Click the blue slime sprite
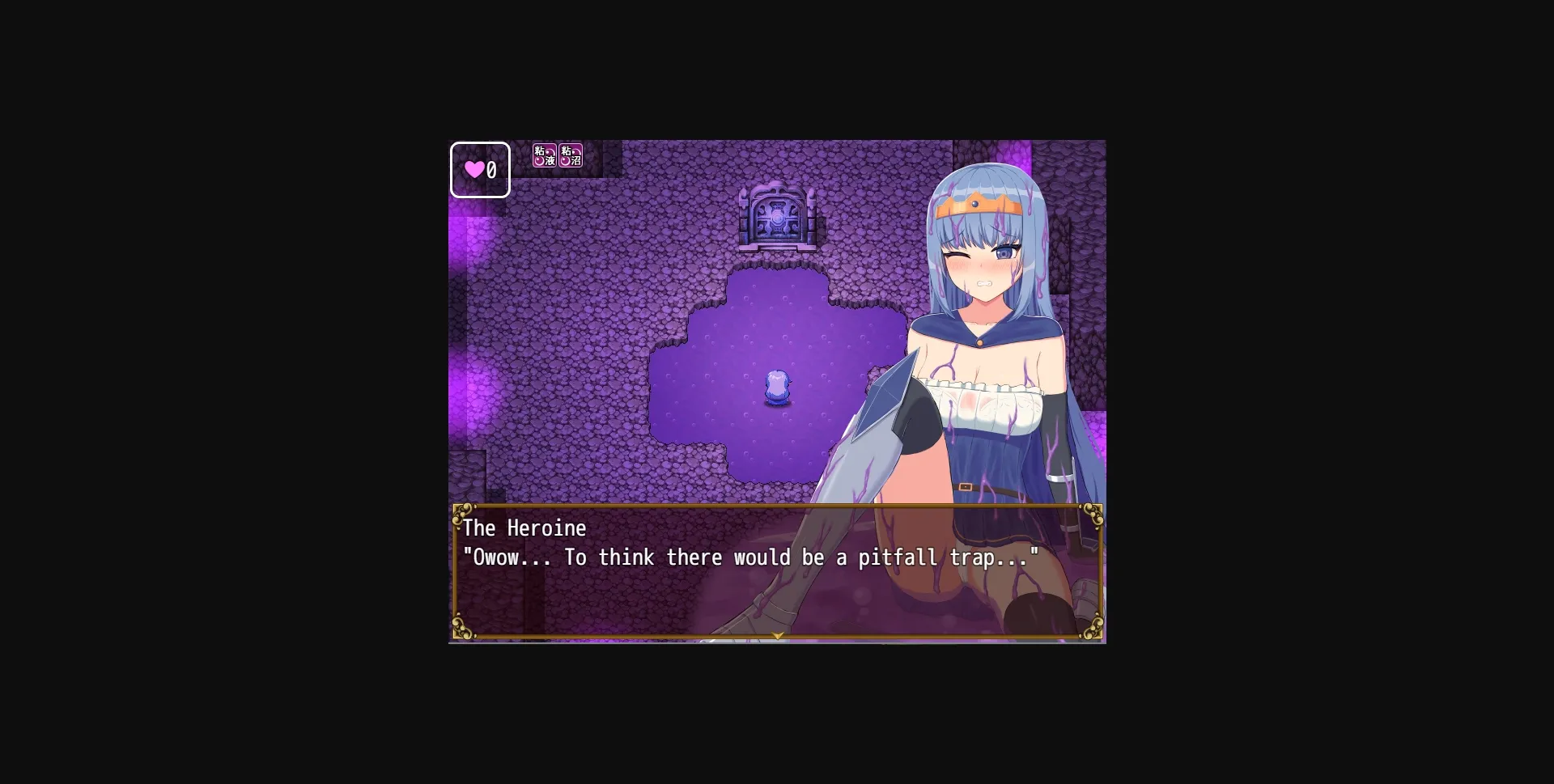 click(776, 388)
